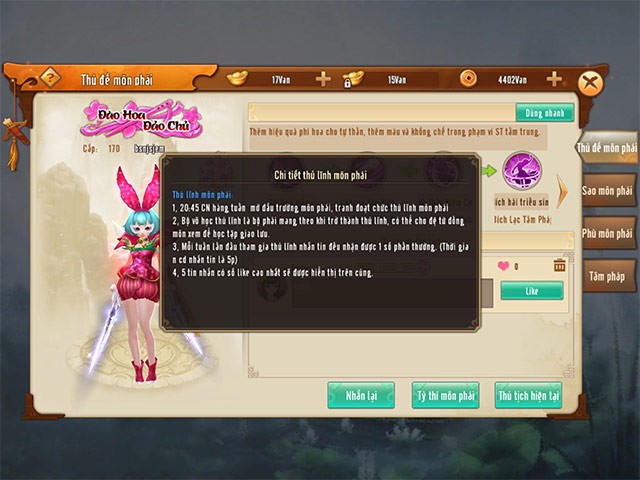Start Tỷ thí môn phái duel
Image resolution: width=640 pixels, height=480 pixels.
tap(445, 396)
